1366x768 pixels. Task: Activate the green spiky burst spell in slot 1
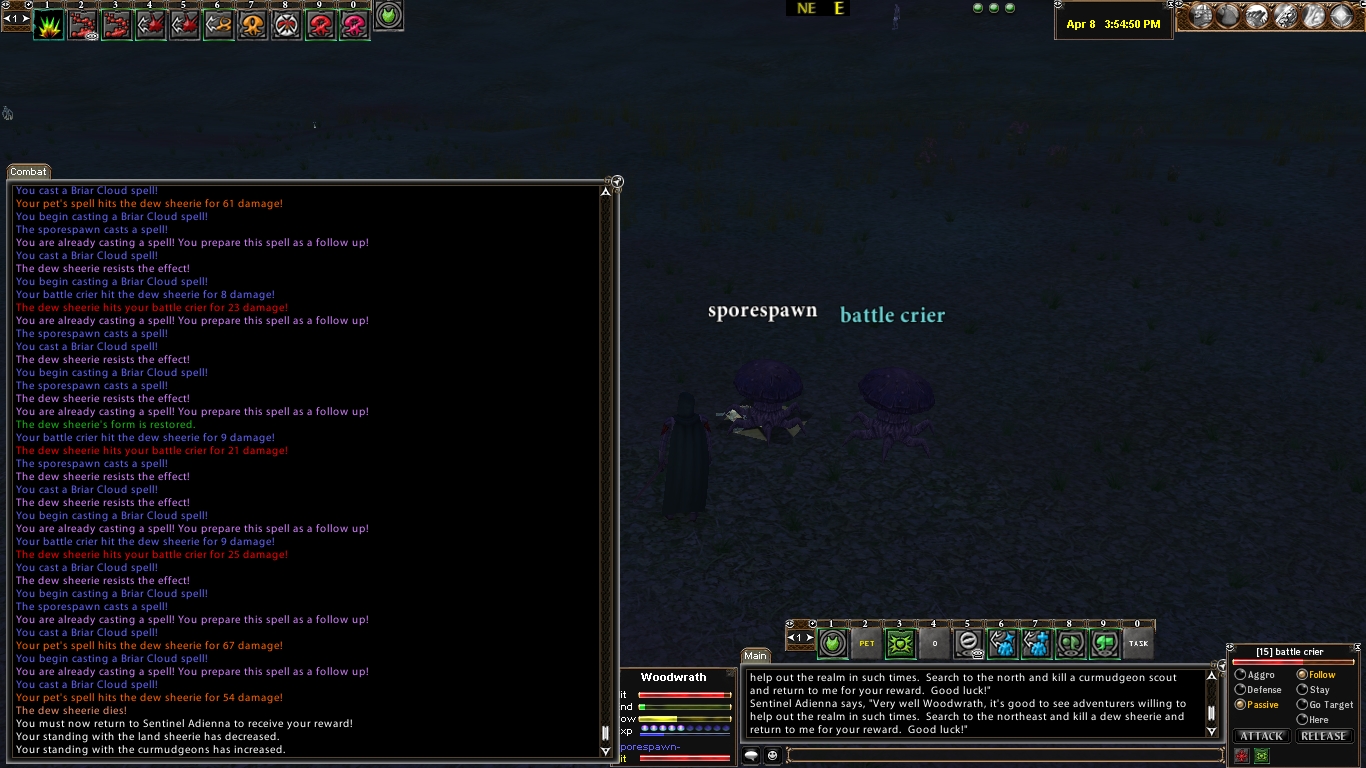[x=48, y=26]
